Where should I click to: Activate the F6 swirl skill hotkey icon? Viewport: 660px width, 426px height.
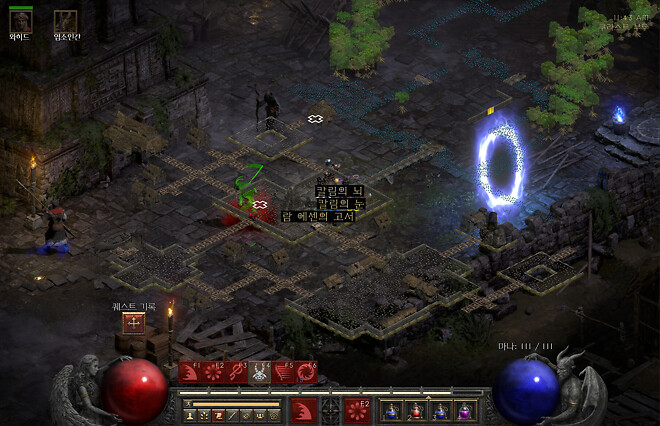click(306, 373)
